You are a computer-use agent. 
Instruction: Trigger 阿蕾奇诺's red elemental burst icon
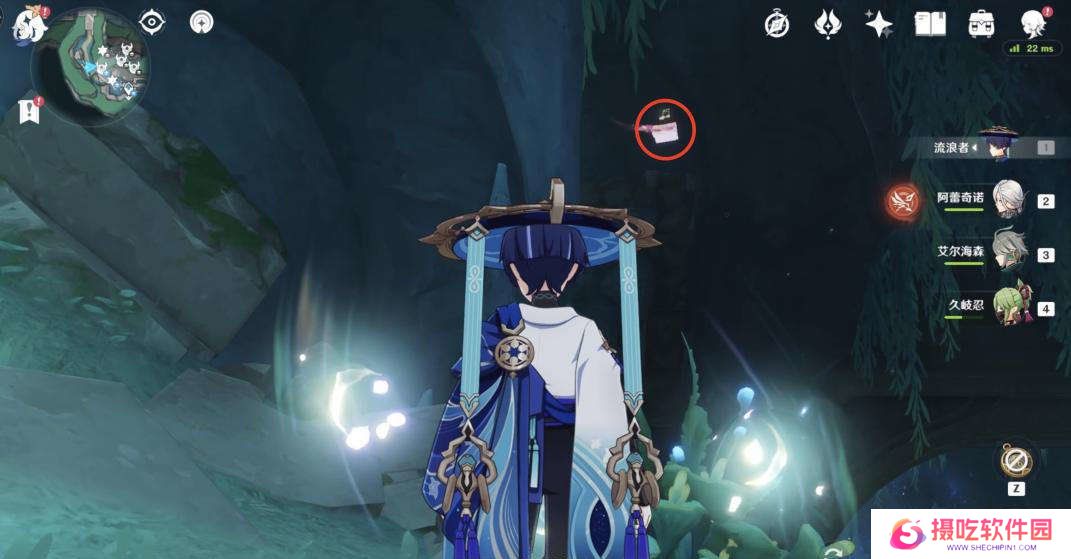click(903, 201)
